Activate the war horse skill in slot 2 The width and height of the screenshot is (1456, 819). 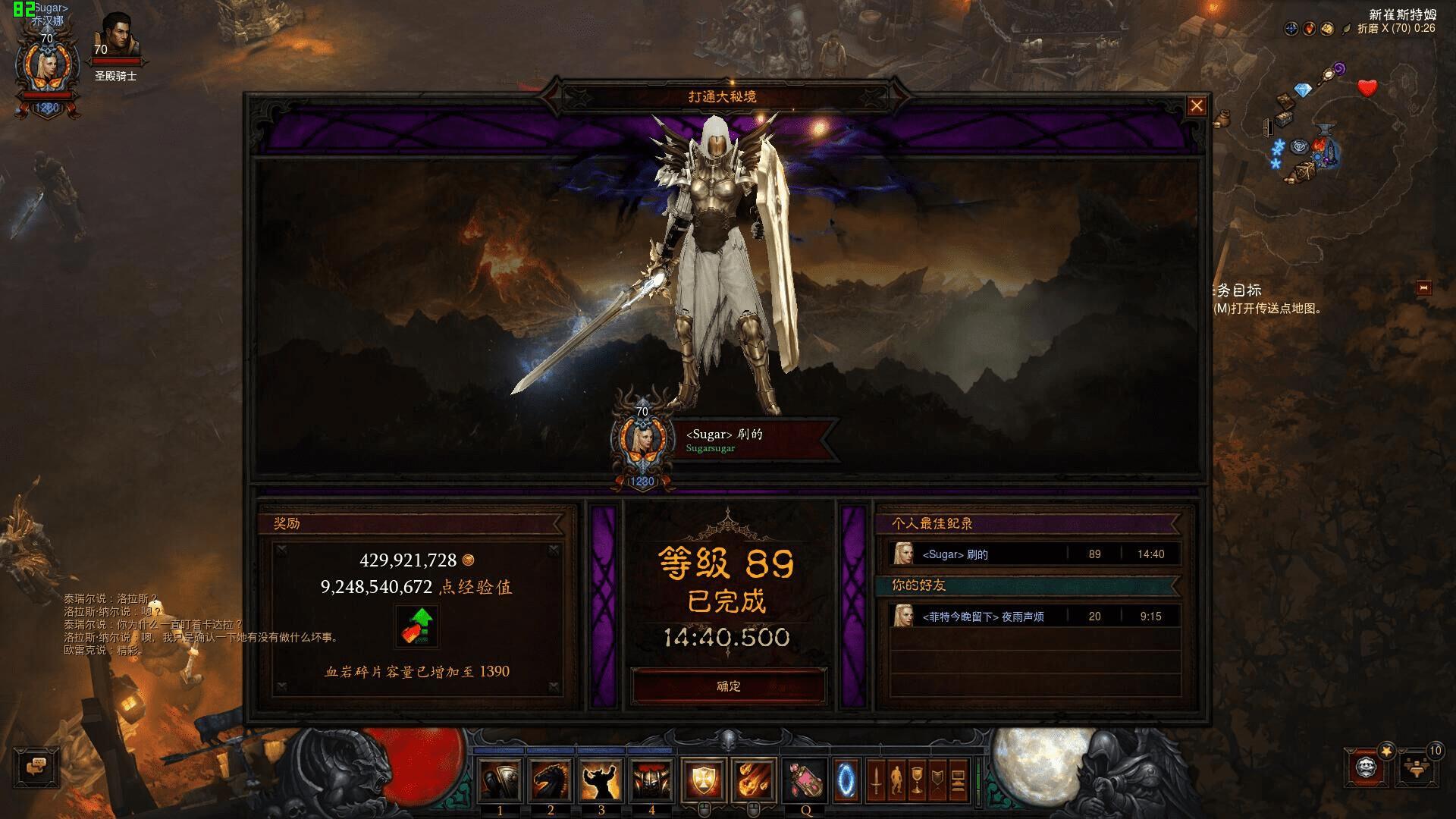(x=551, y=780)
